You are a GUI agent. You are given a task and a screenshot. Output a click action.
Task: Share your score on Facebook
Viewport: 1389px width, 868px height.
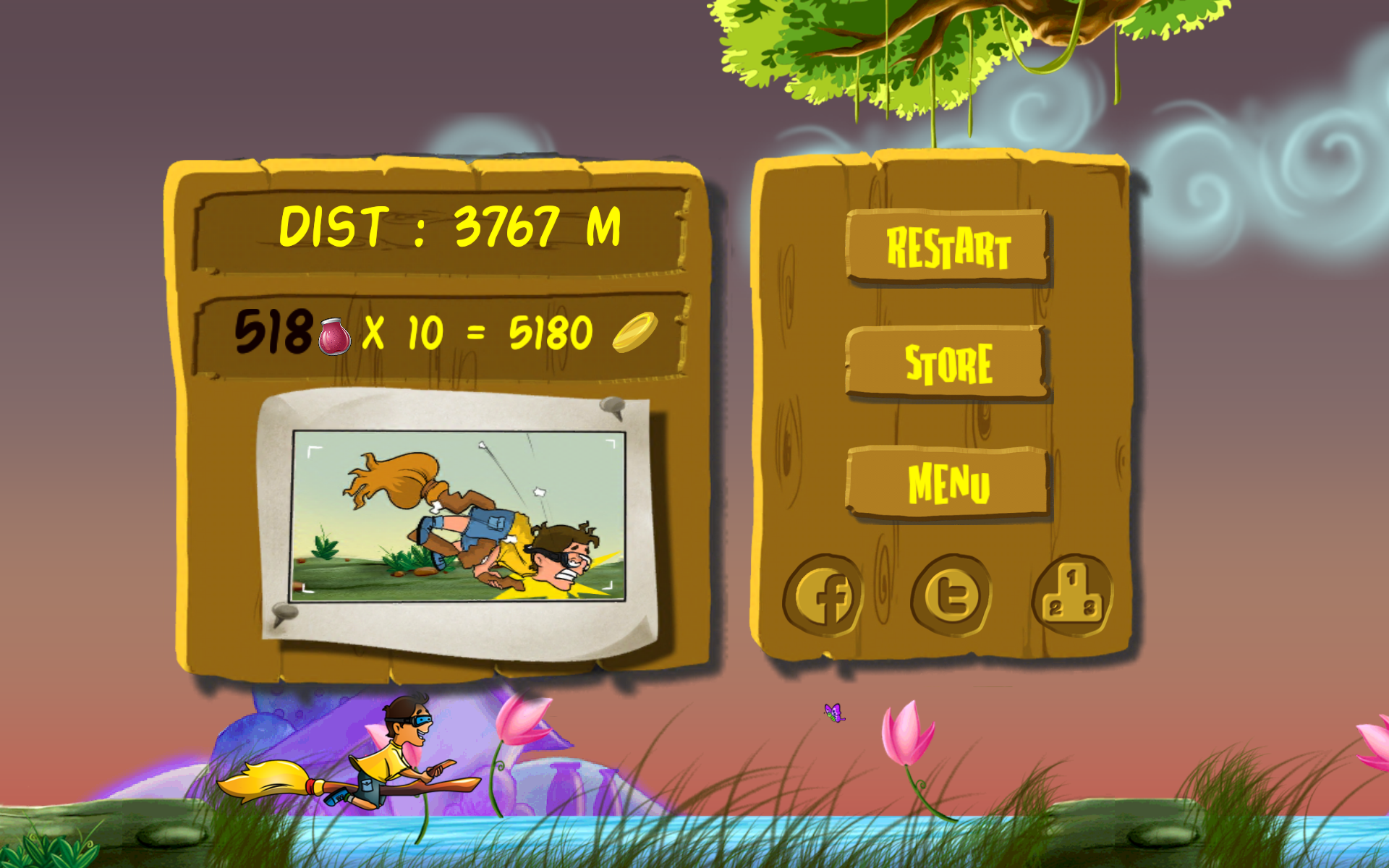tap(827, 595)
